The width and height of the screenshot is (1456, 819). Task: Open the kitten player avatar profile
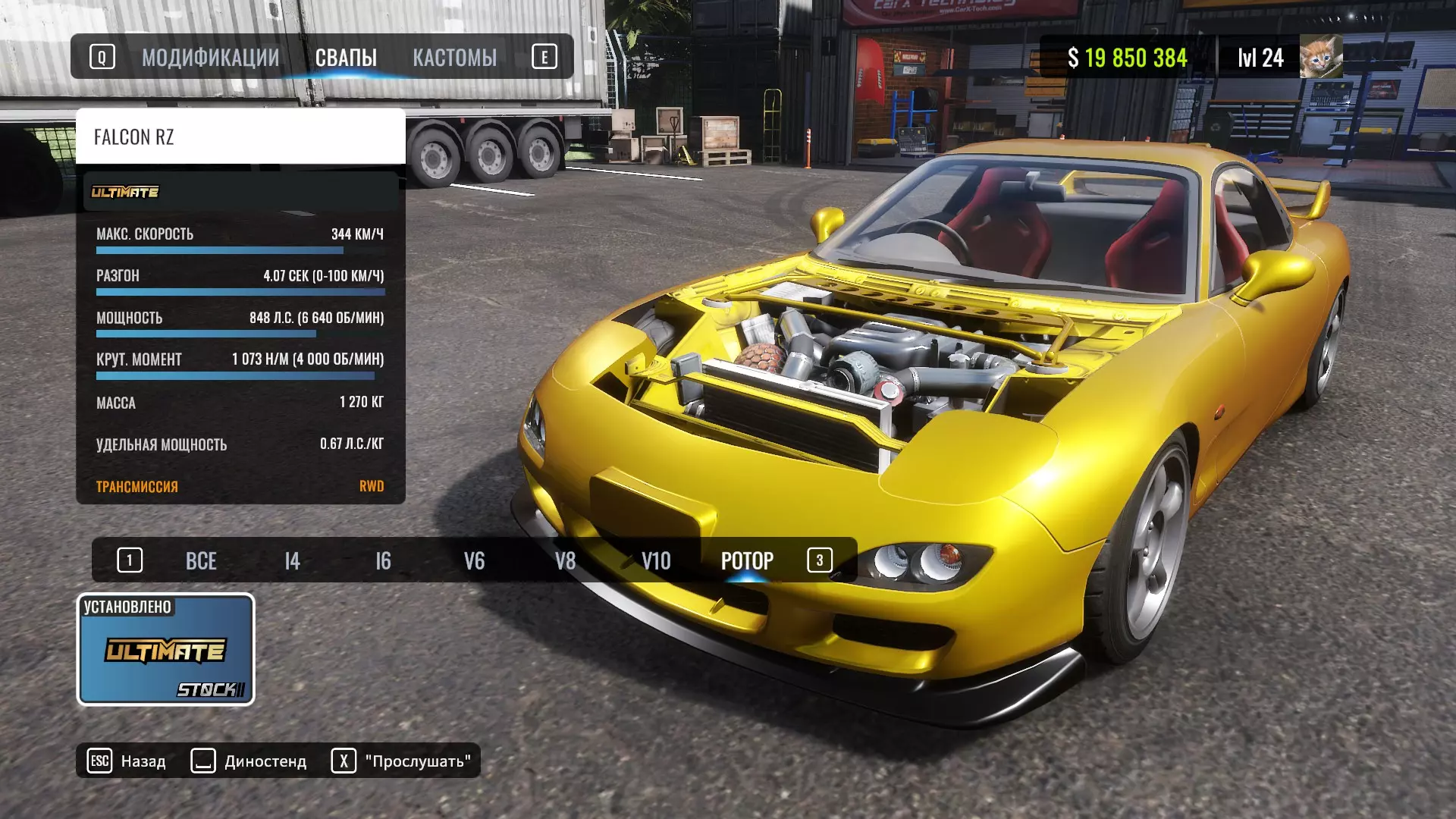coord(1320,57)
